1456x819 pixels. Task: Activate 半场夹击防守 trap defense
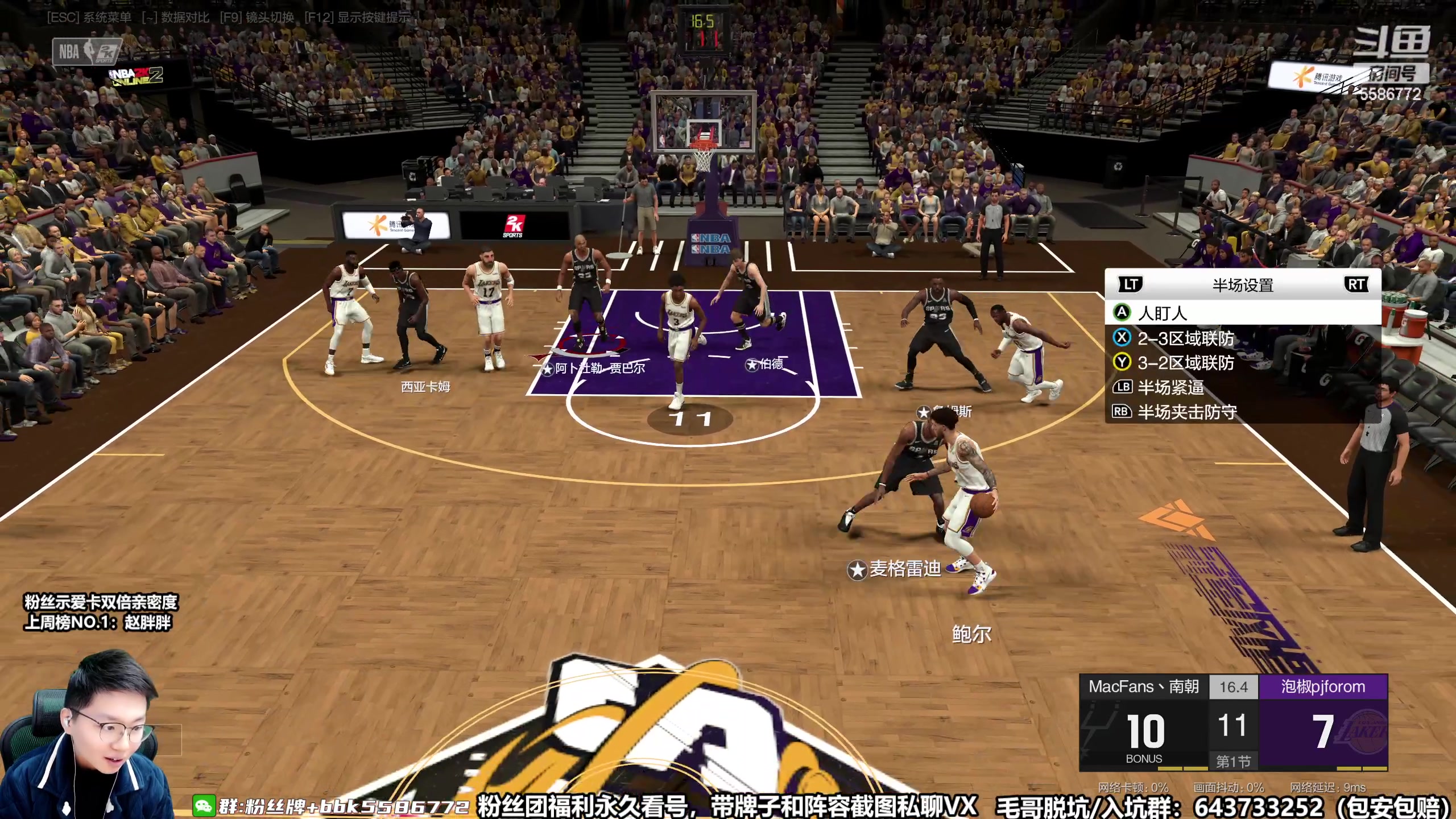tap(1186, 412)
